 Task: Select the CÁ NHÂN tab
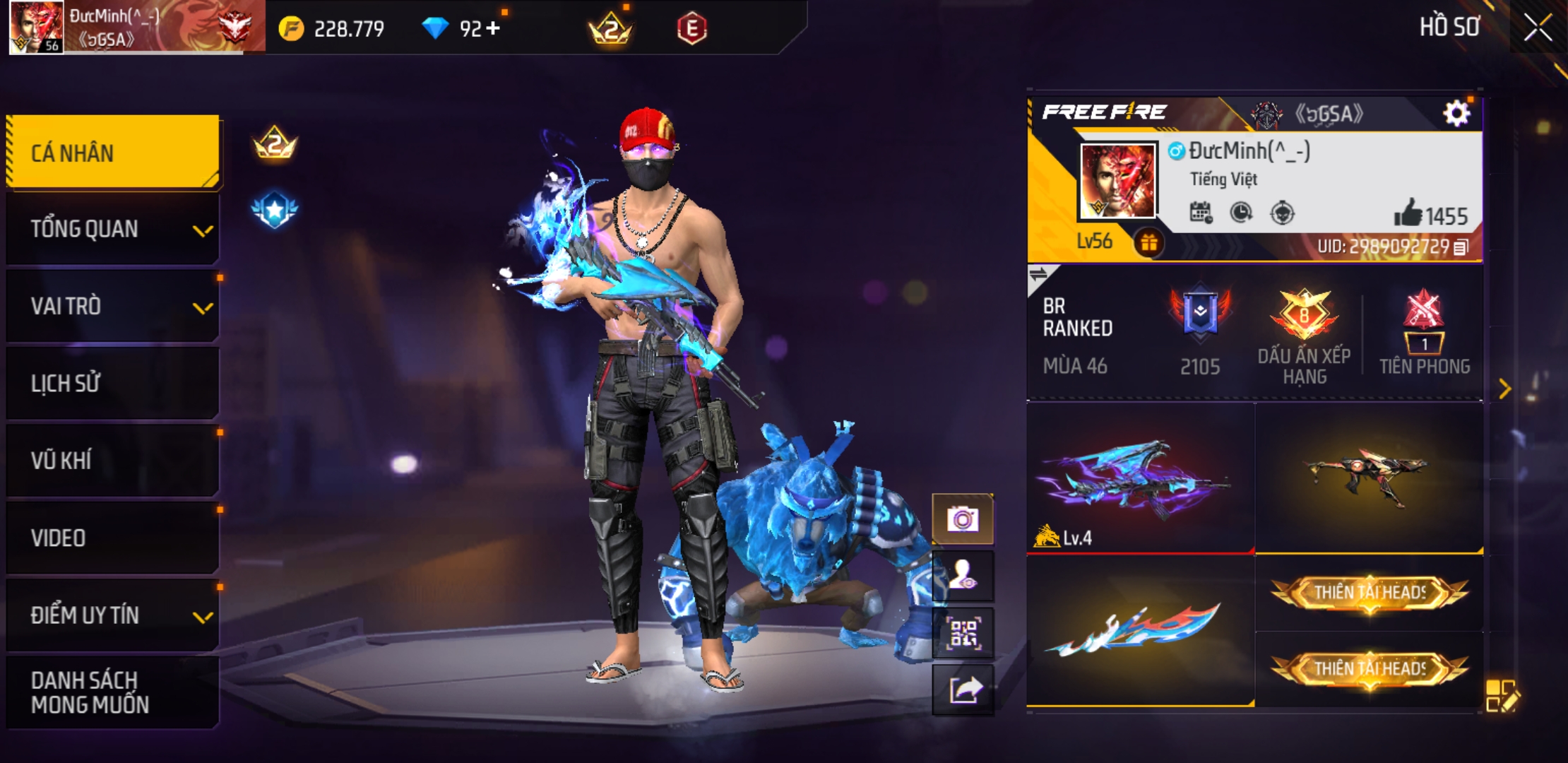pyautogui.click(x=113, y=153)
